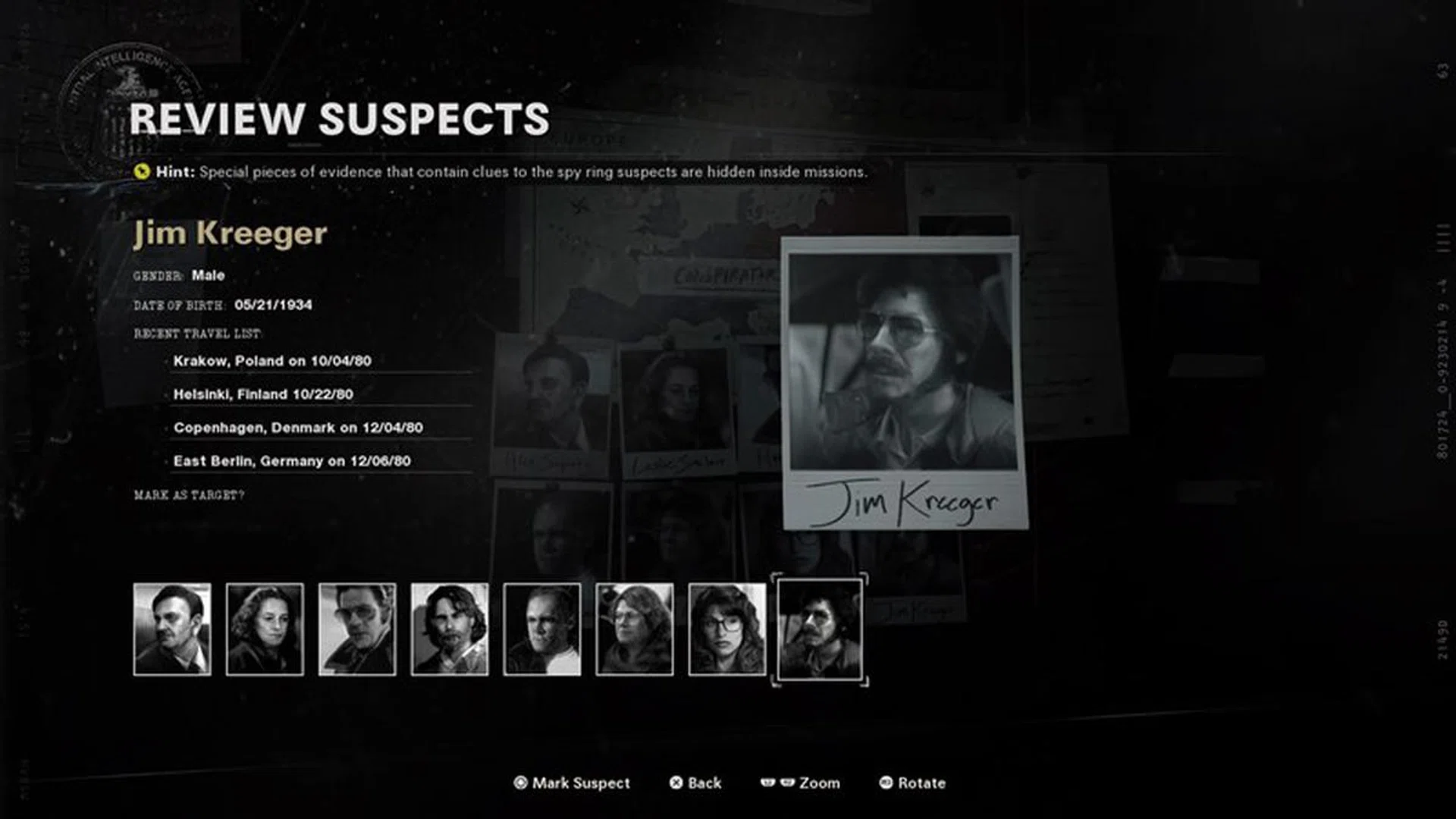This screenshot has height=819, width=1456.
Task: Pick the dark-haired woman with thick-rimmed glasses
Action: [727, 629]
